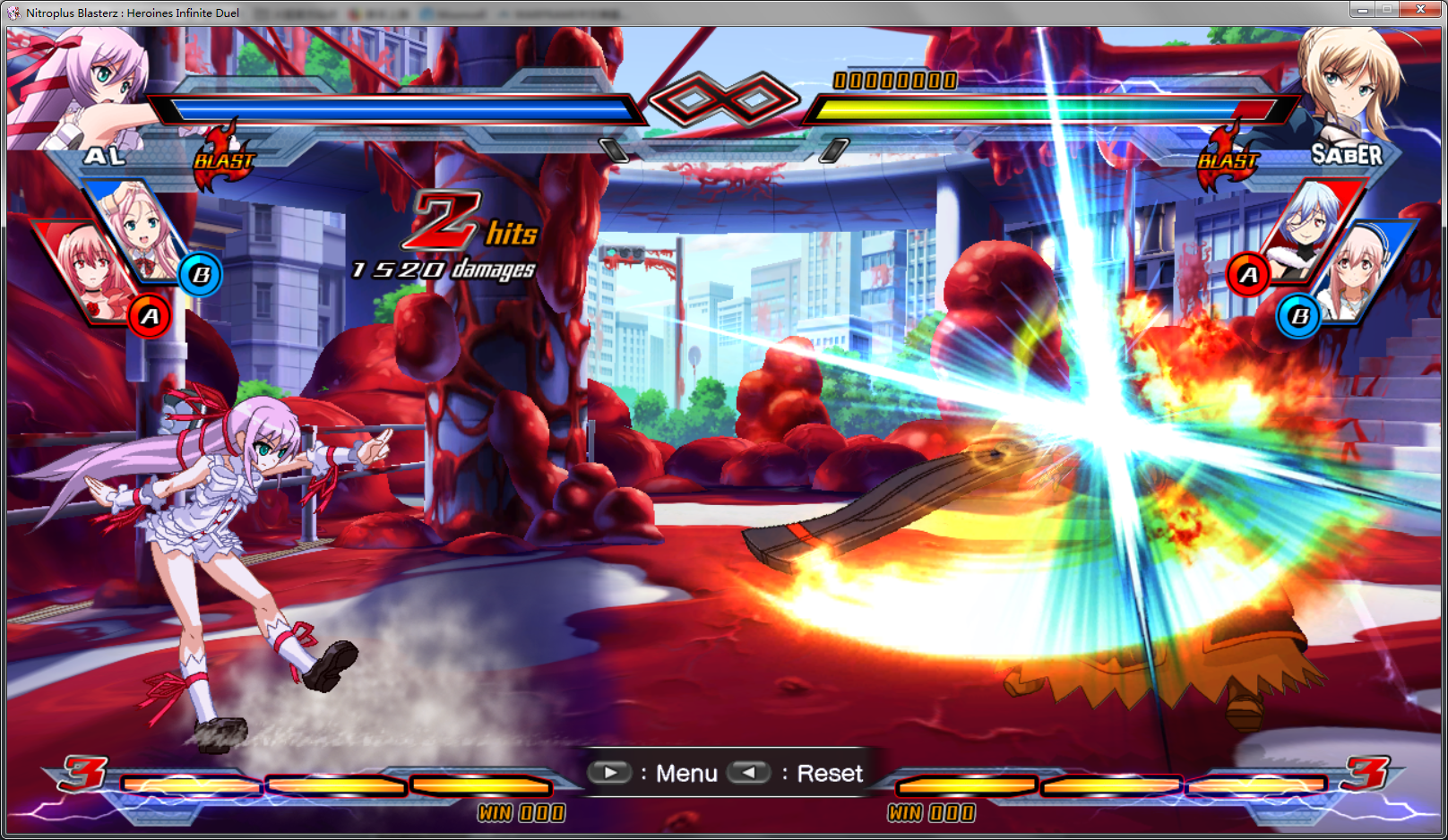Click Saber's red Blast flame icon
Viewport: 1448px width, 840px height.
tap(1228, 159)
